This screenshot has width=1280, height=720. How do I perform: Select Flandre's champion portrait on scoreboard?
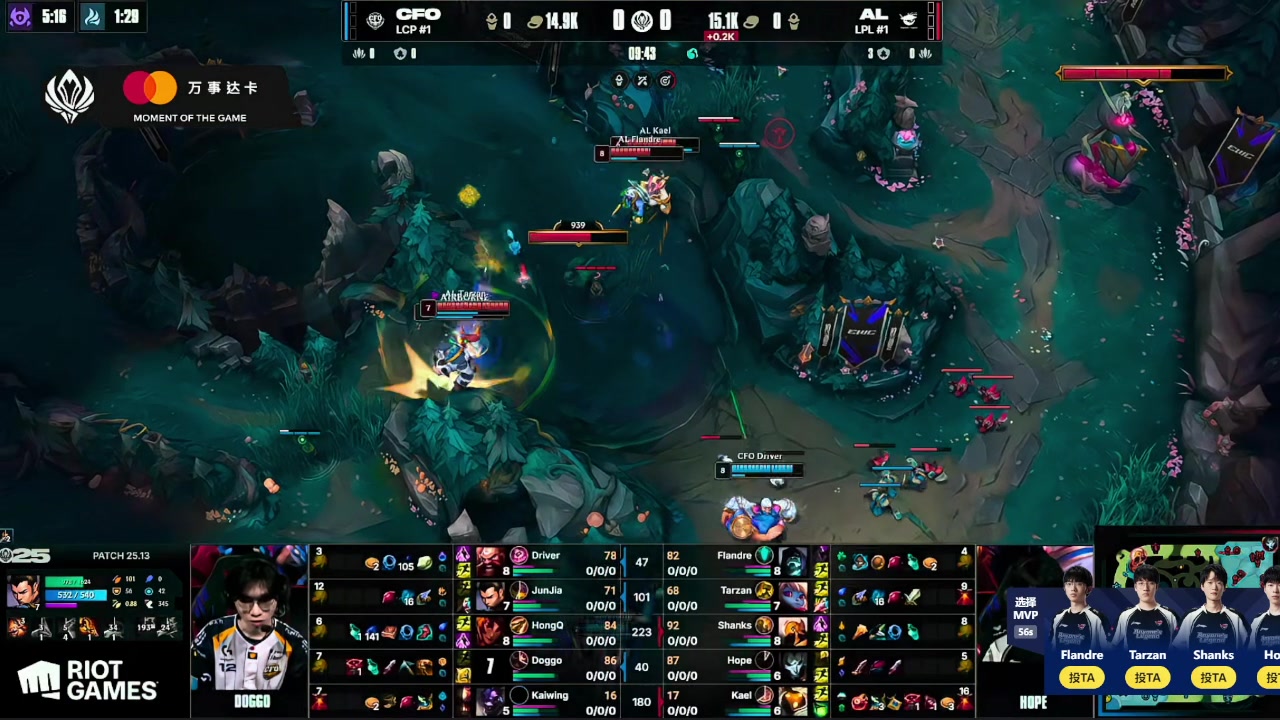click(x=793, y=562)
